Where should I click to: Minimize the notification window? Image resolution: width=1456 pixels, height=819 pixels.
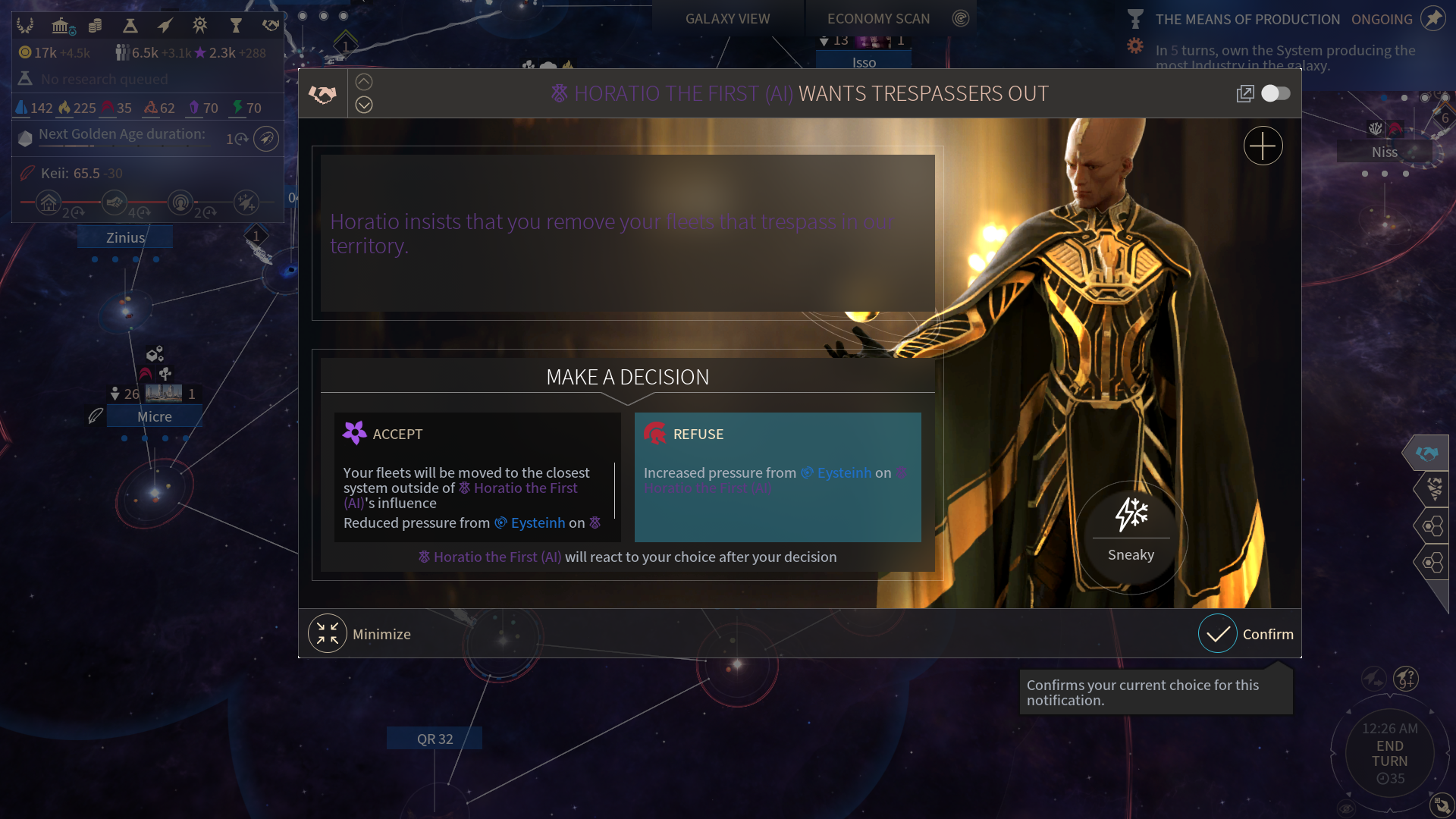[360, 634]
